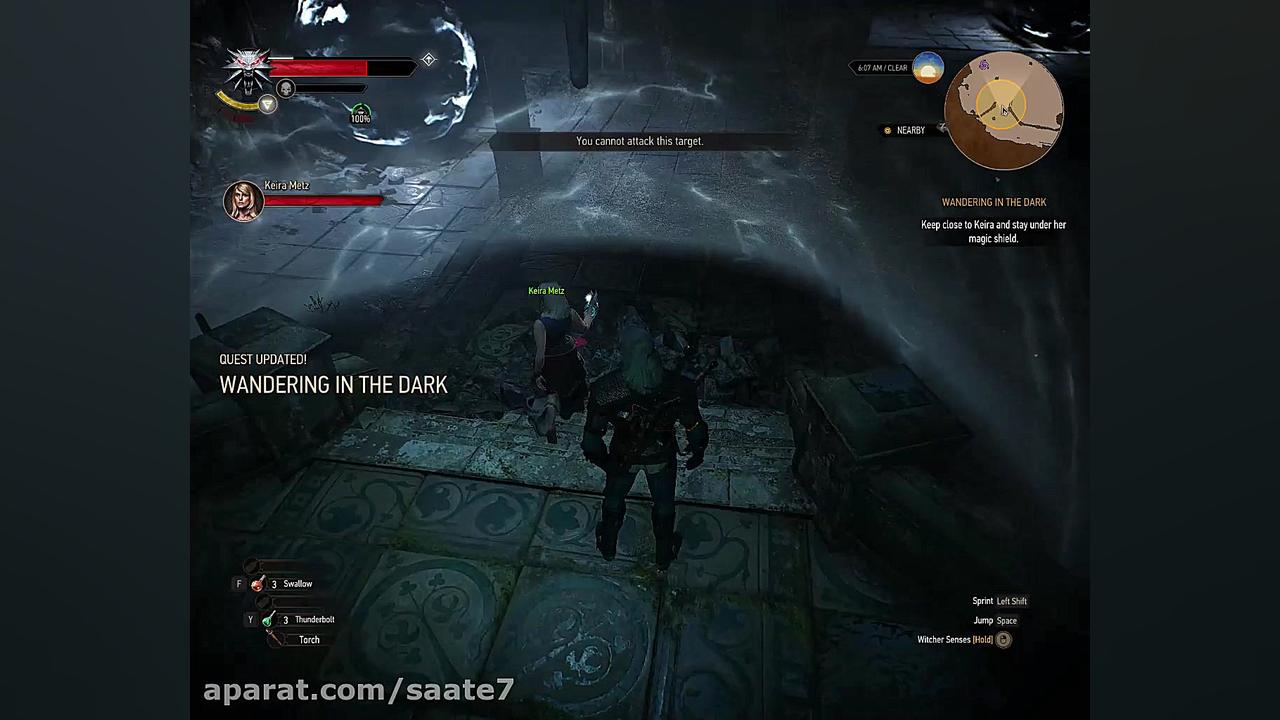The width and height of the screenshot is (1280, 720).
Task: Click the NEARBY quest marker icon
Action: 887,130
